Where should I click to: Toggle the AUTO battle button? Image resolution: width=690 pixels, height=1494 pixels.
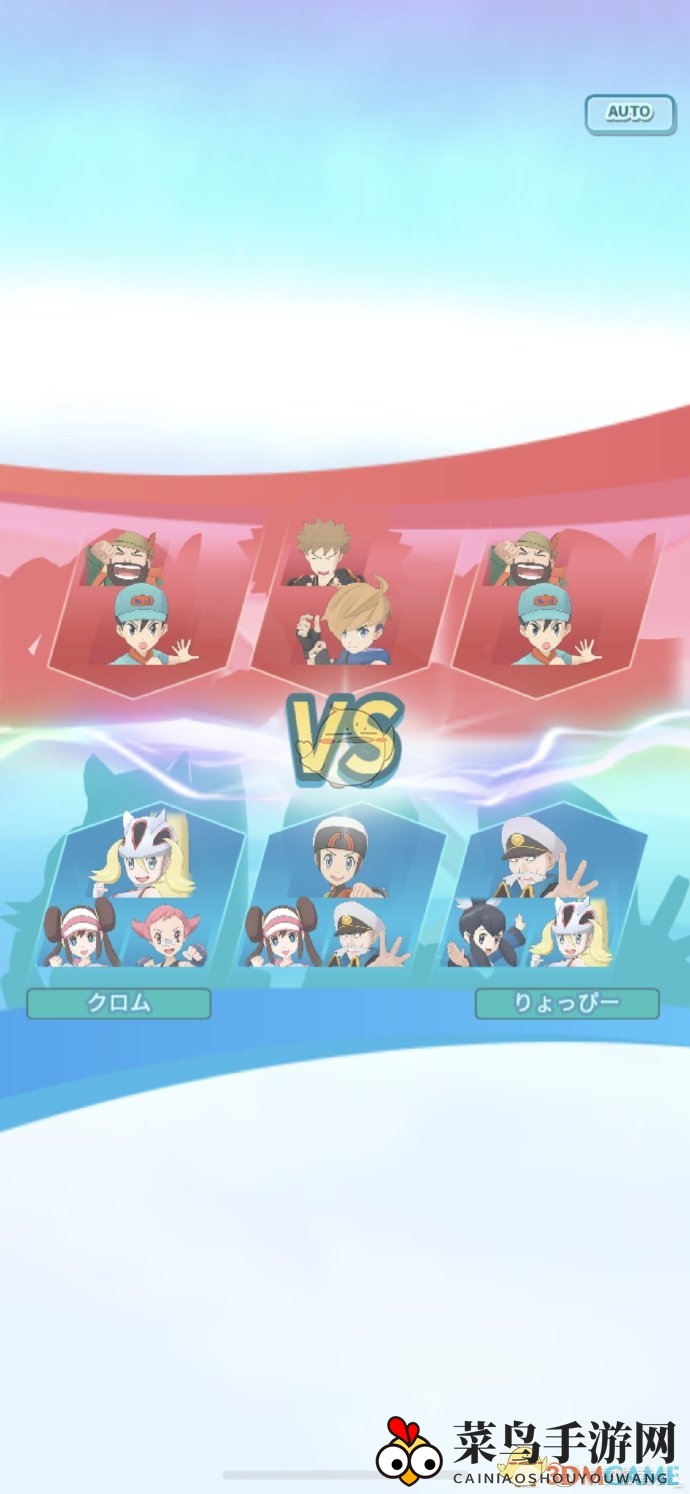(629, 114)
